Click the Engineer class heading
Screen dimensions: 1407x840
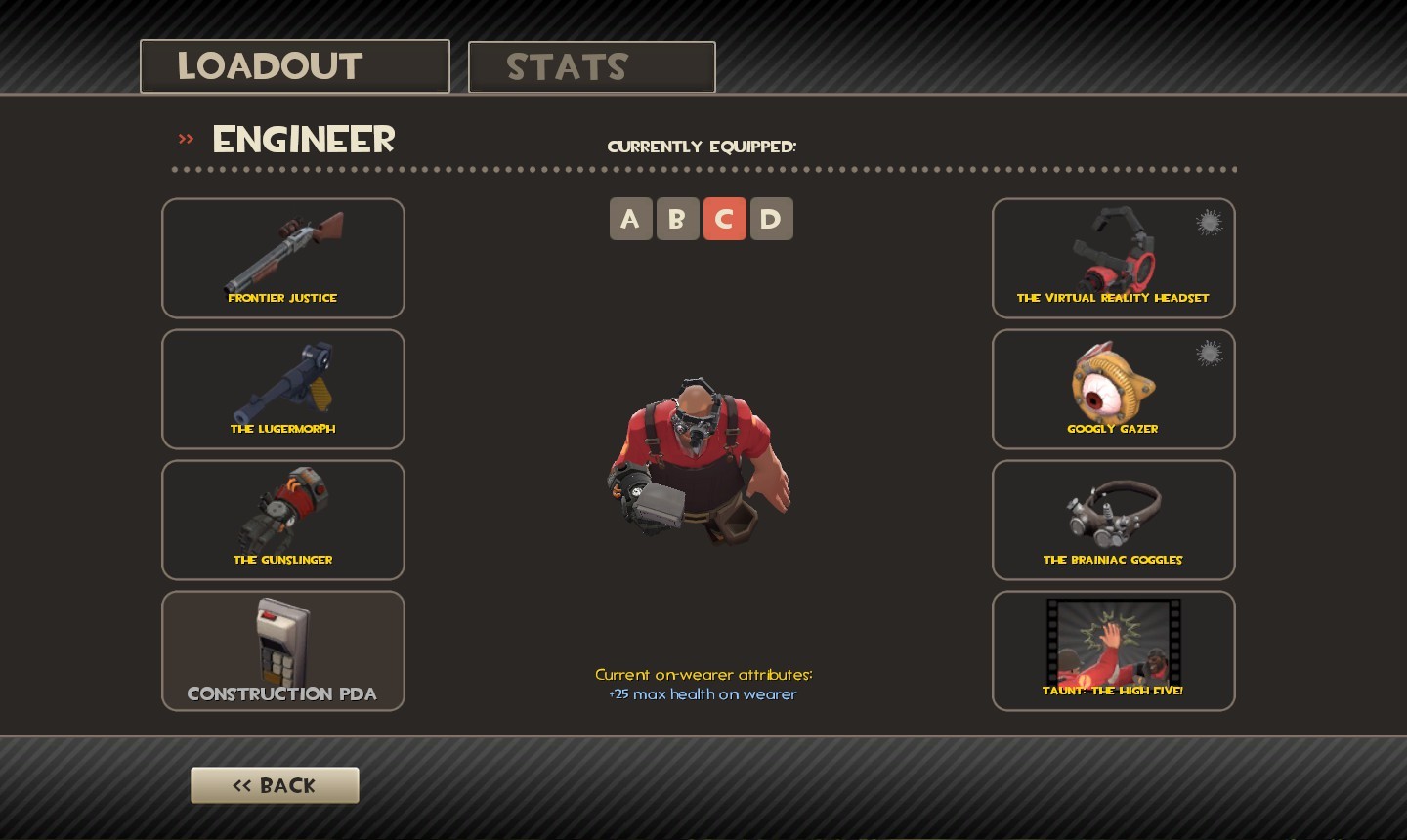pyautogui.click(x=303, y=139)
